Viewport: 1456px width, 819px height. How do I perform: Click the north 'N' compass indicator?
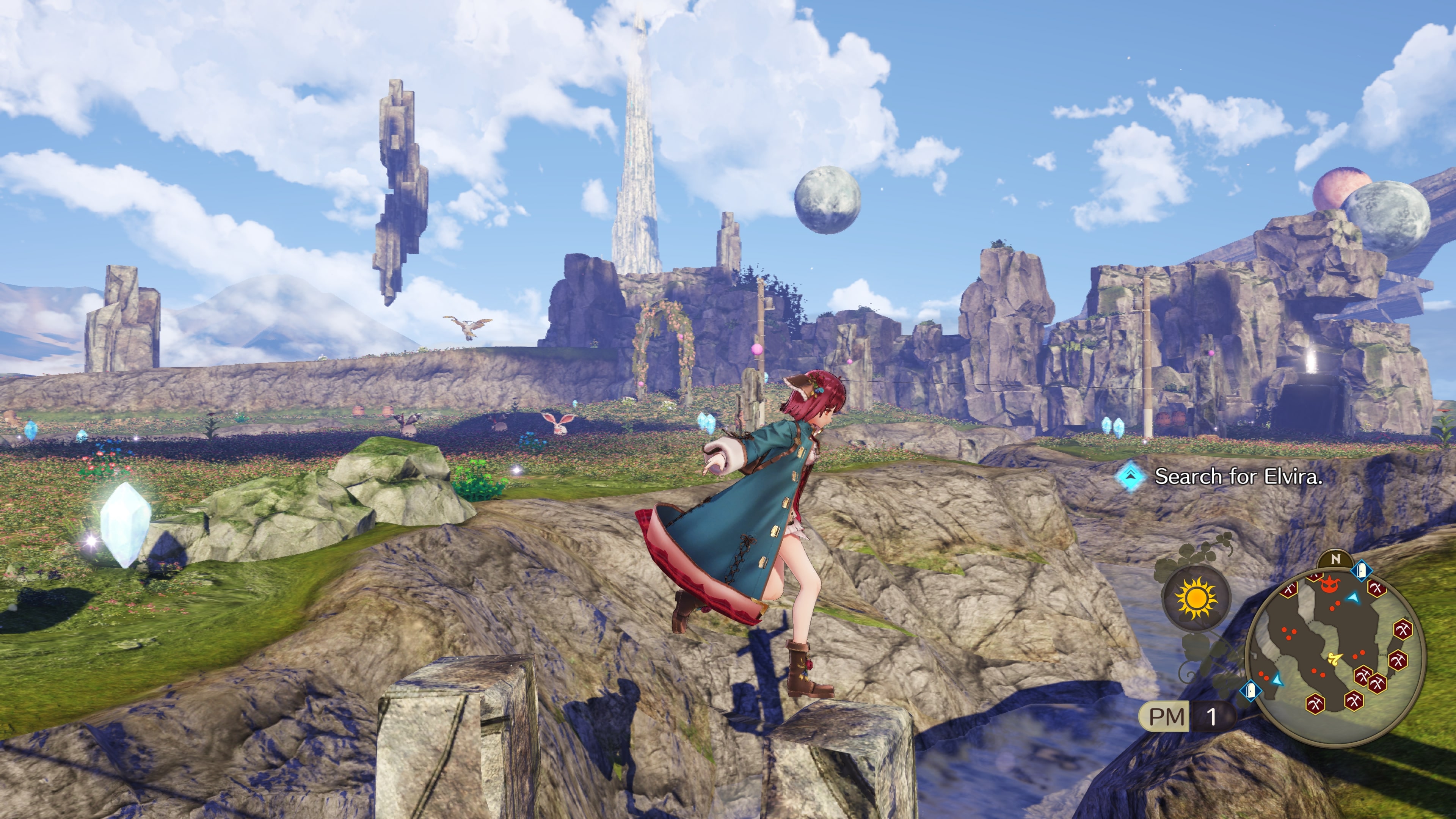tap(1335, 559)
